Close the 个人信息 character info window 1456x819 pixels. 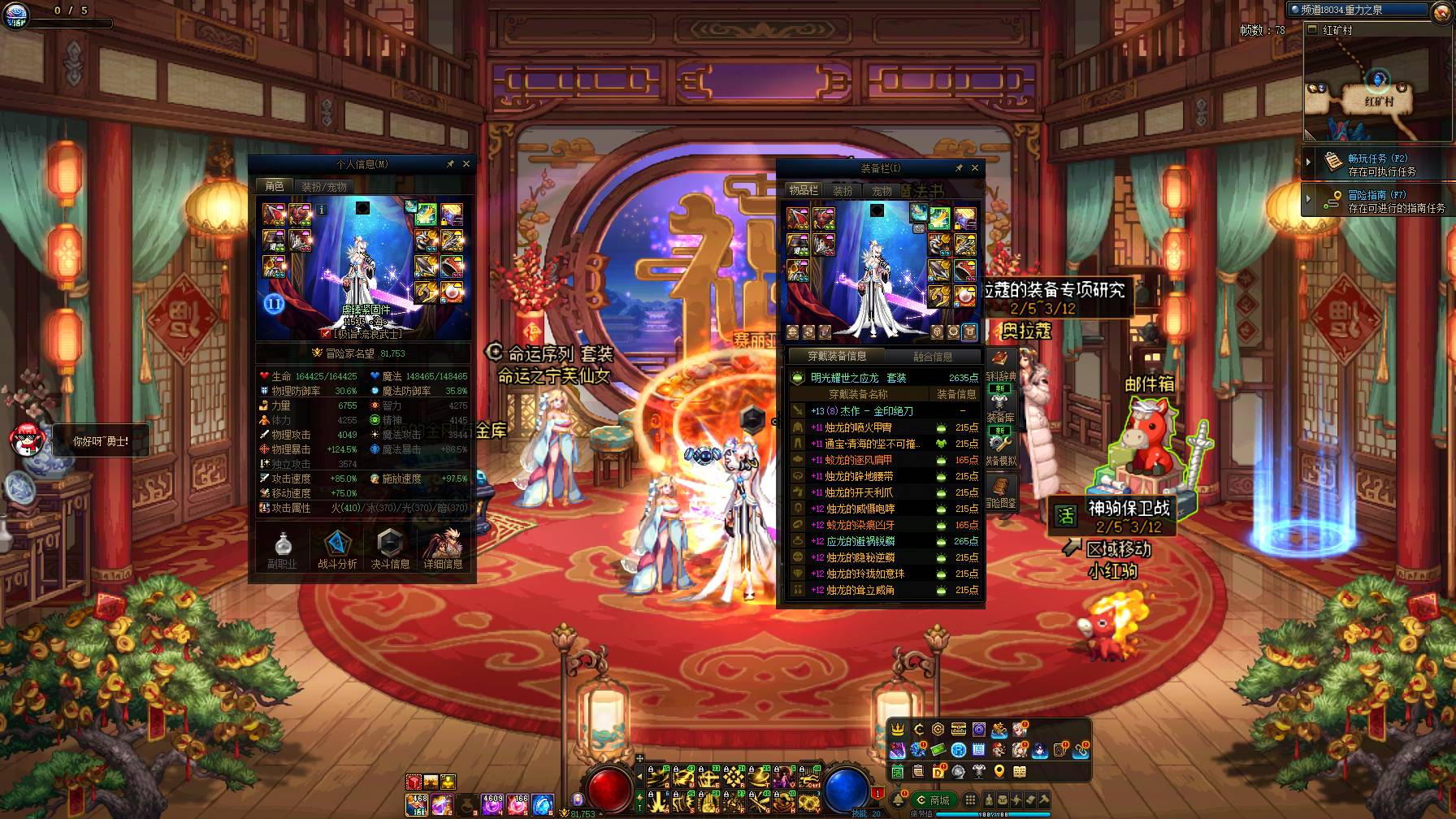coord(466,164)
